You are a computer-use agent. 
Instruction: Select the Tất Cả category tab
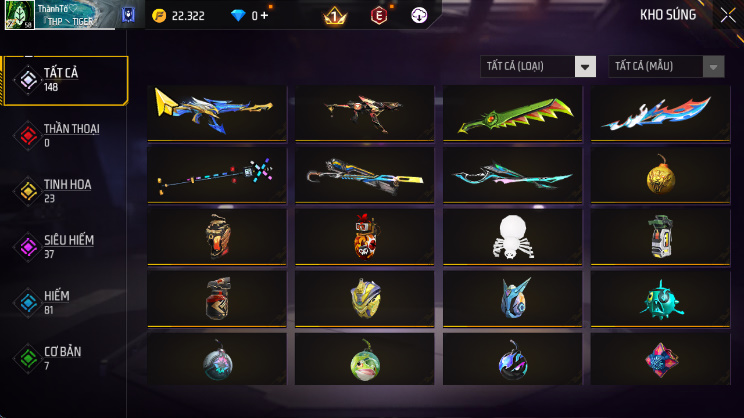click(66, 81)
